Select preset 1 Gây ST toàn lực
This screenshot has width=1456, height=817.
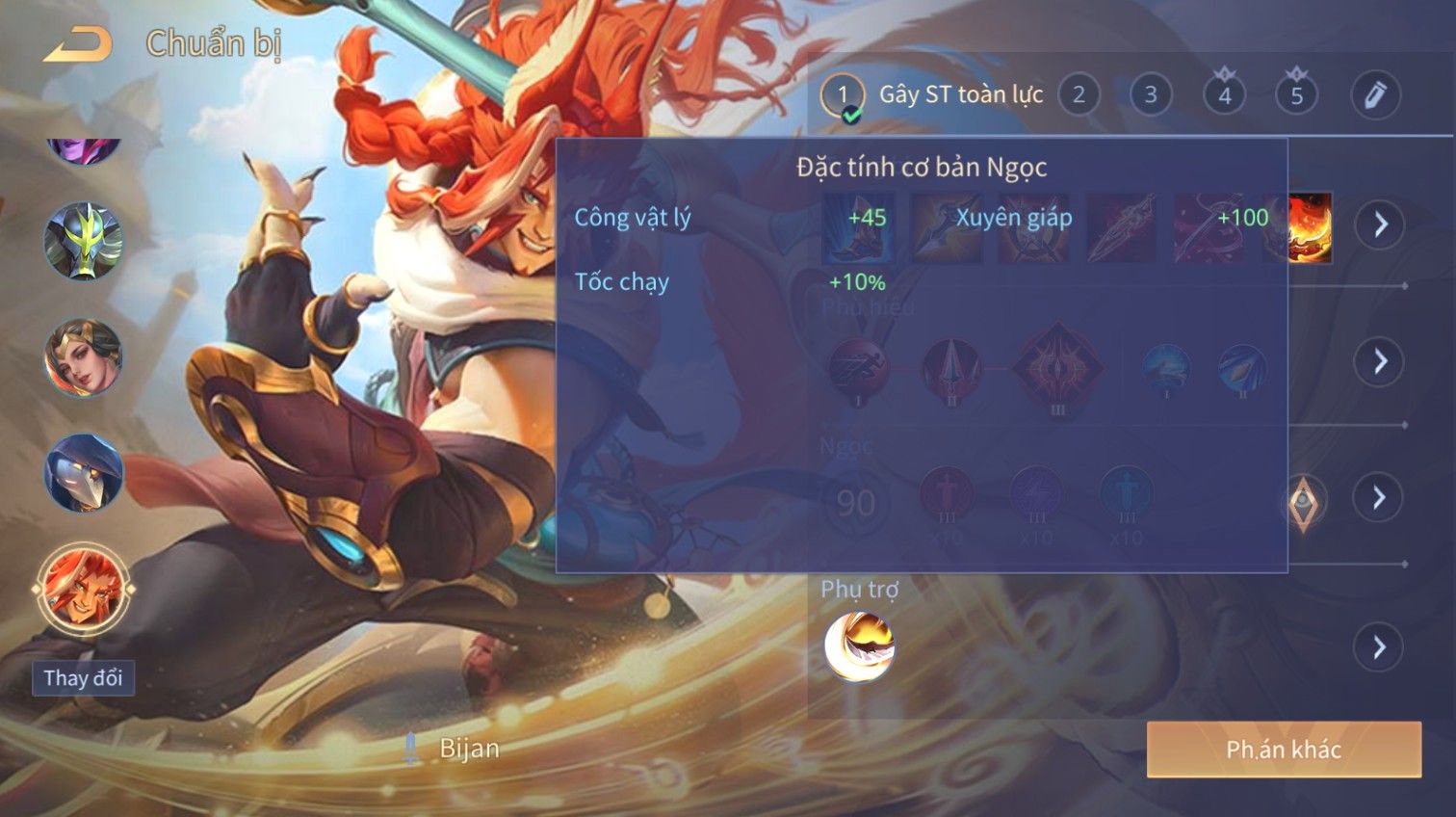tap(843, 95)
